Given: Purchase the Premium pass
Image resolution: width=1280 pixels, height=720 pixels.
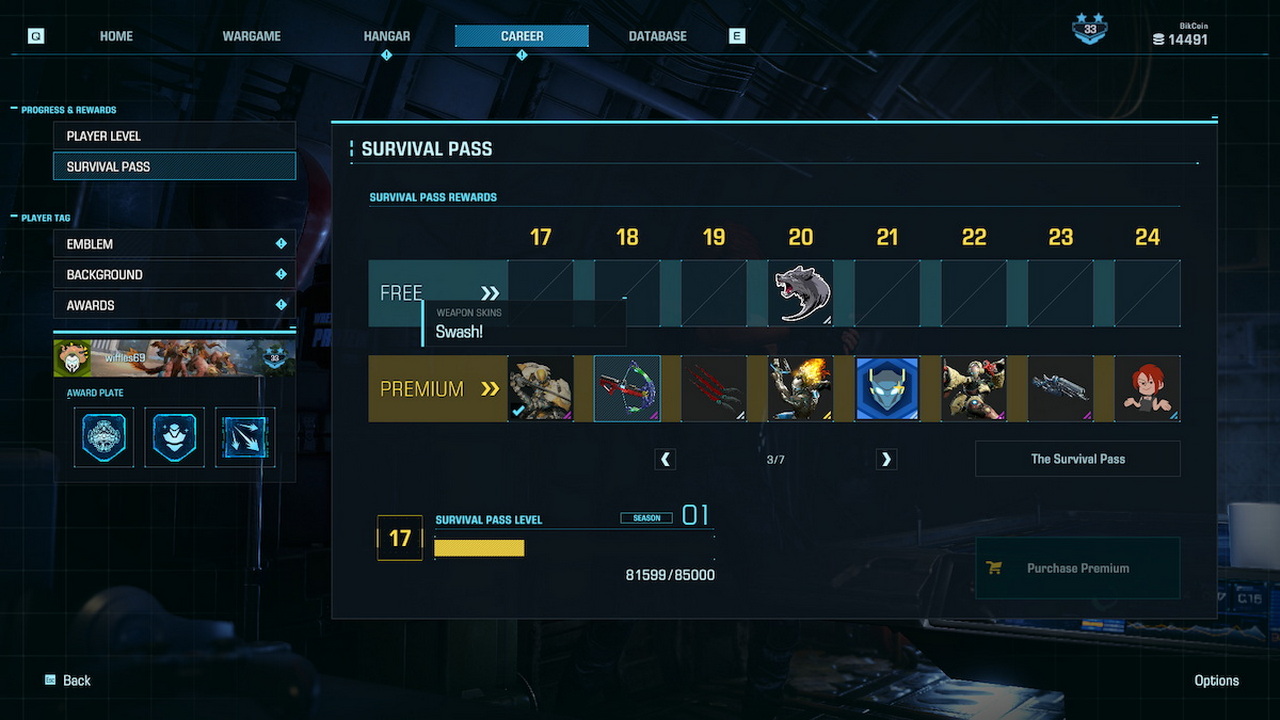Looking at the screenshot, I should tap(1078, 568).
